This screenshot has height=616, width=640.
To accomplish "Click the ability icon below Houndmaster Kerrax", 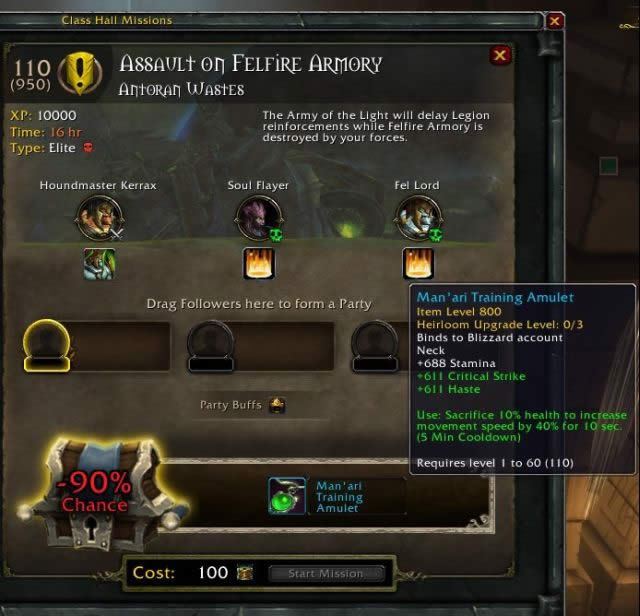I will [99, 264].
